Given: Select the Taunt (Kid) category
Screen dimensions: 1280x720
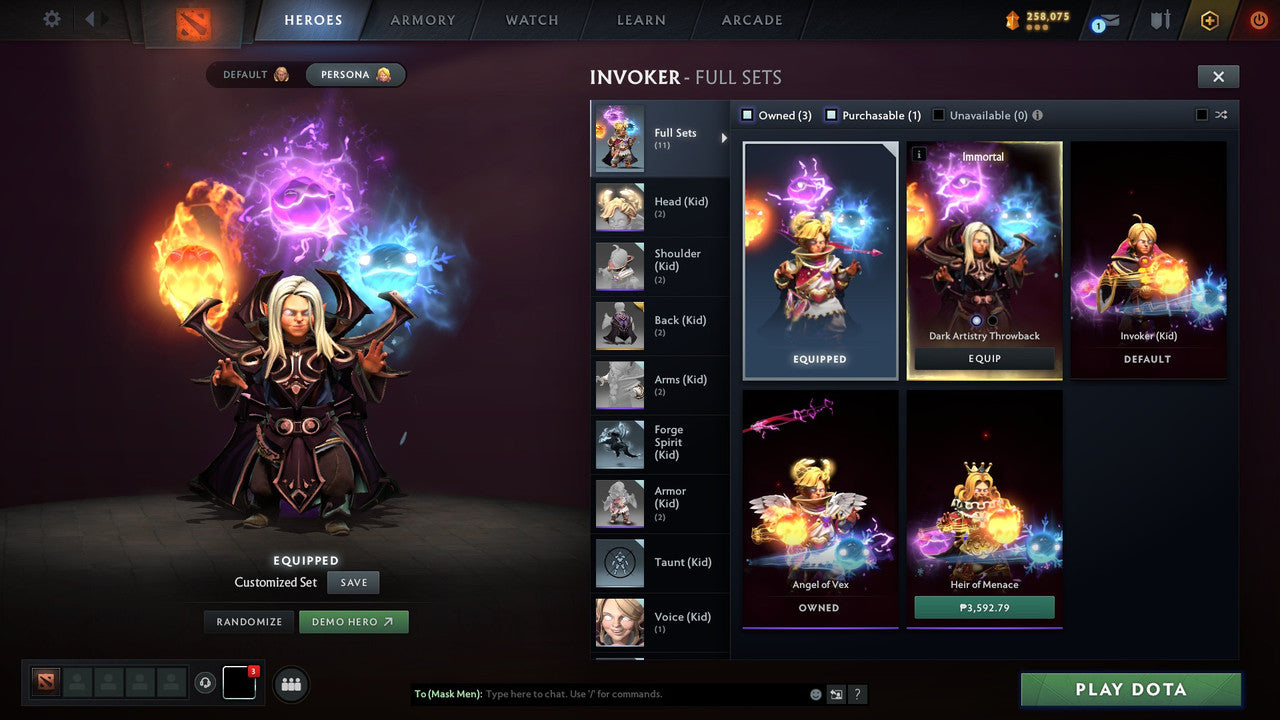Looking at the screenshot, I should coord(660,563).
